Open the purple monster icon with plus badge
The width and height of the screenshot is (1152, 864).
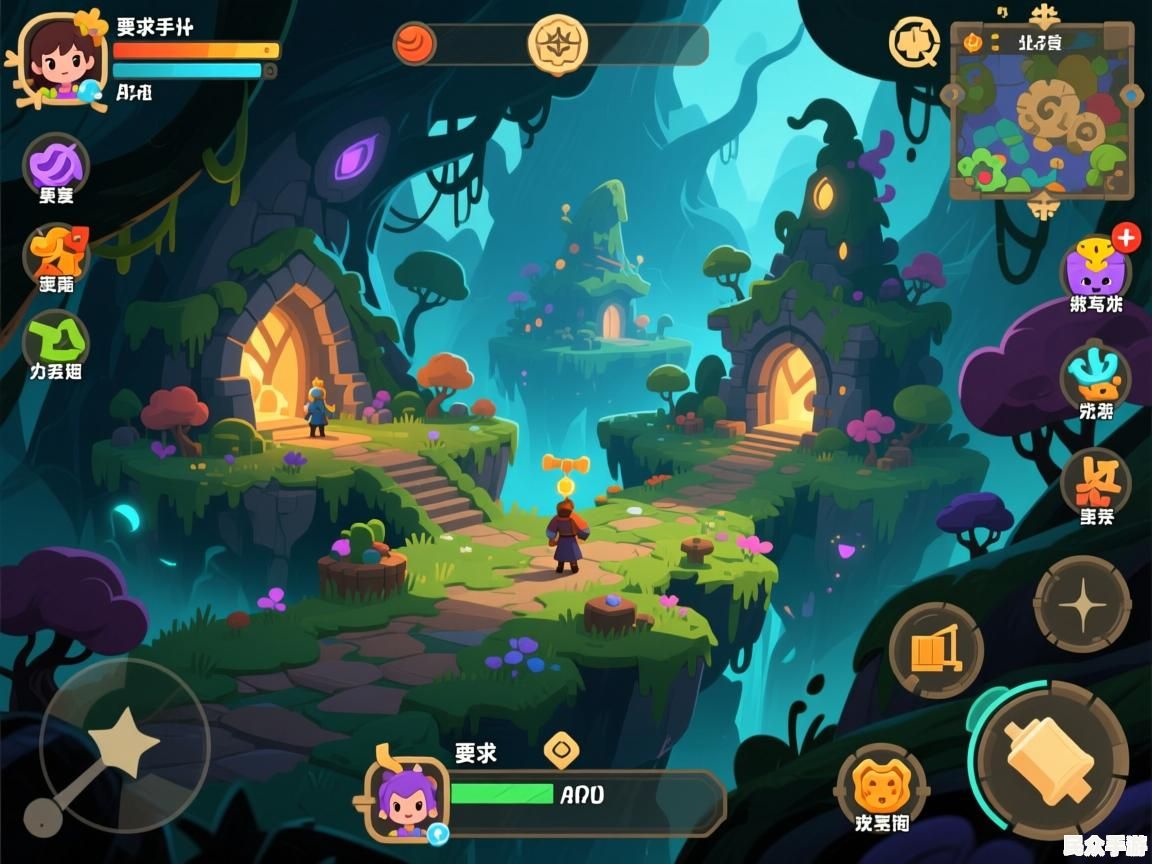[x=1096, y=268]
